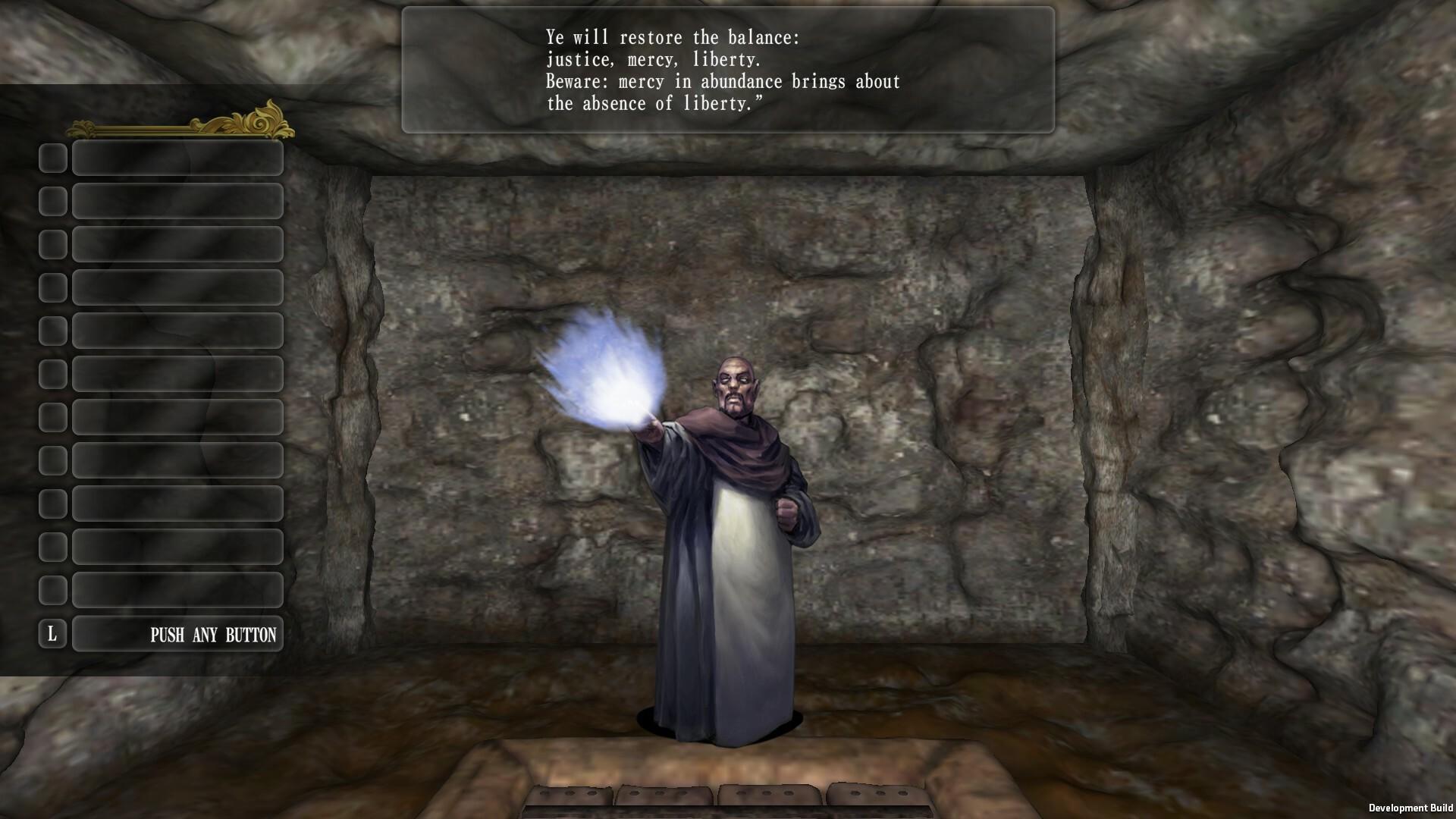Click the square icon beside the third sidebar slot
The width and height of the screenshot is (1456, 819).
coord(53,244)
